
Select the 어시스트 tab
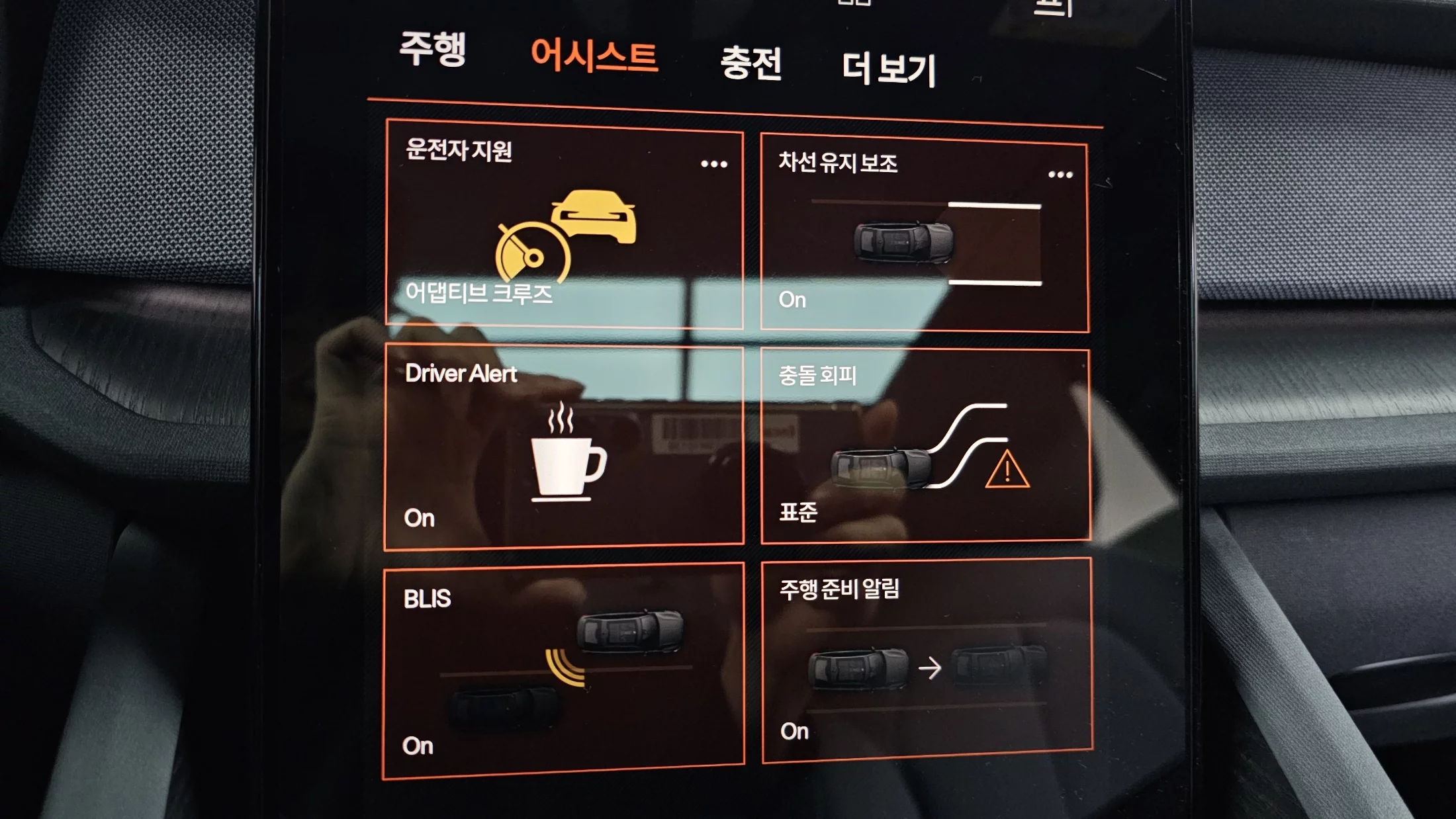pyautogui.click(x=594, y=56)
